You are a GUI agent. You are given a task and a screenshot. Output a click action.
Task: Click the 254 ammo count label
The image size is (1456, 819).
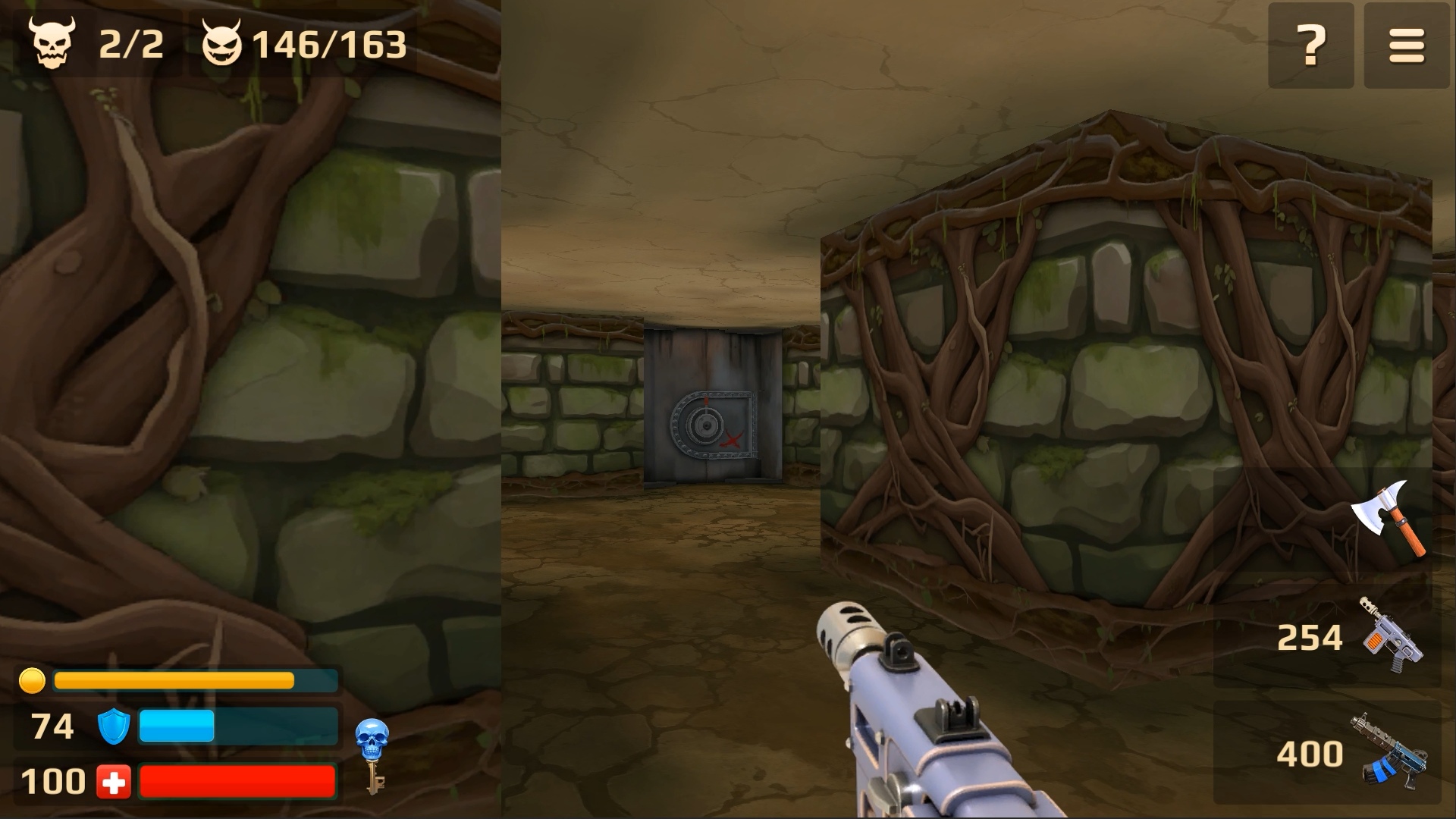coord(1311,637)
